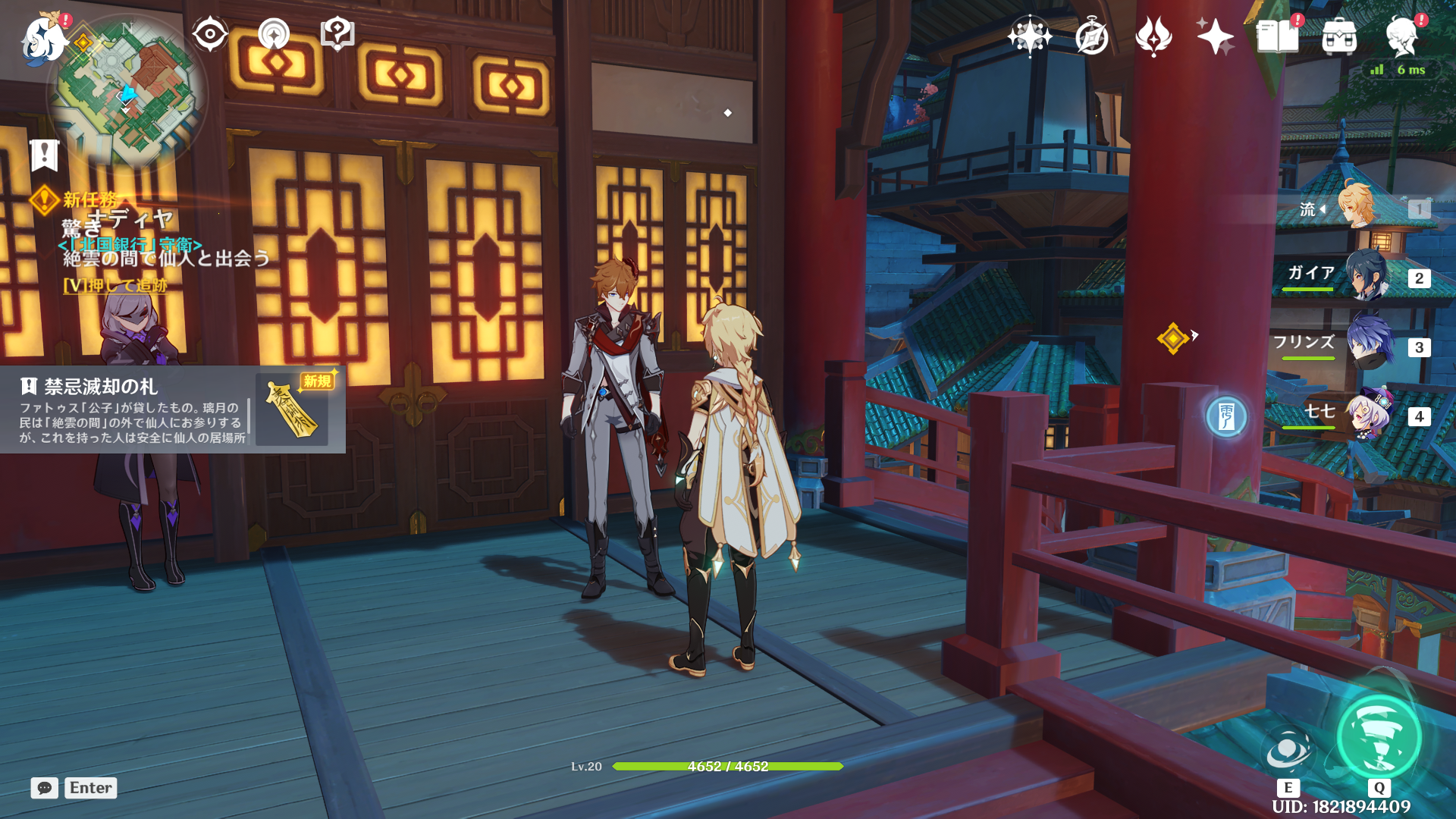Open the Adventurer Handbook book icon

pos(1277,36)
